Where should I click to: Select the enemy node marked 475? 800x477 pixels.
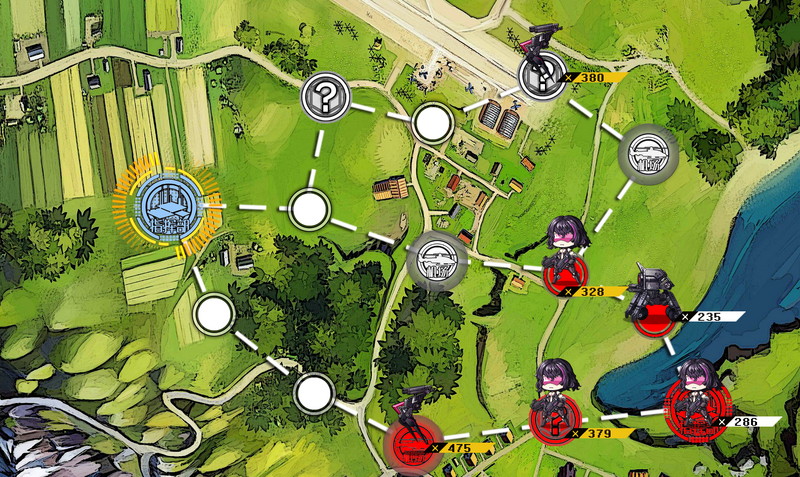(409, 441)
